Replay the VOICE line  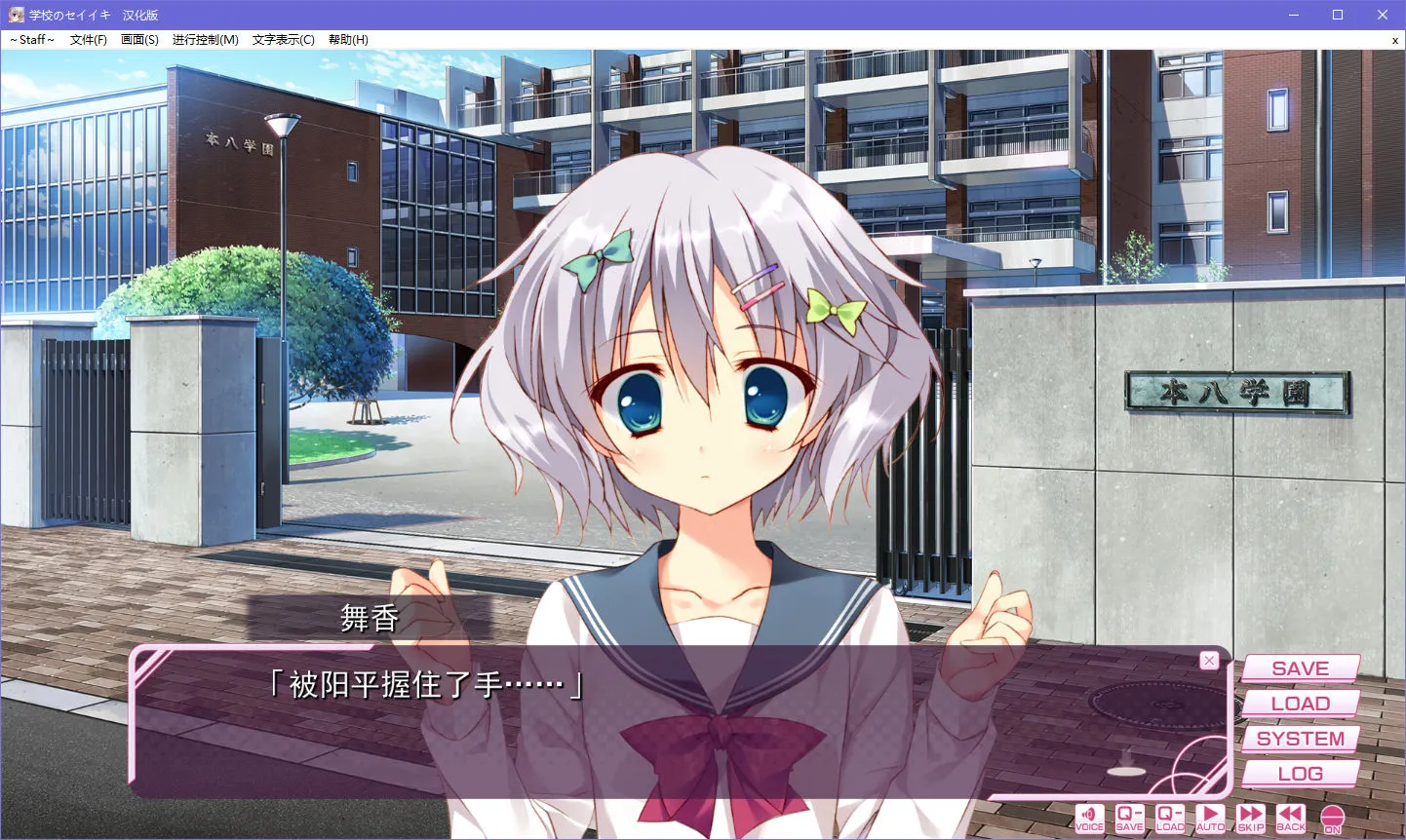tap(1089, 818)
